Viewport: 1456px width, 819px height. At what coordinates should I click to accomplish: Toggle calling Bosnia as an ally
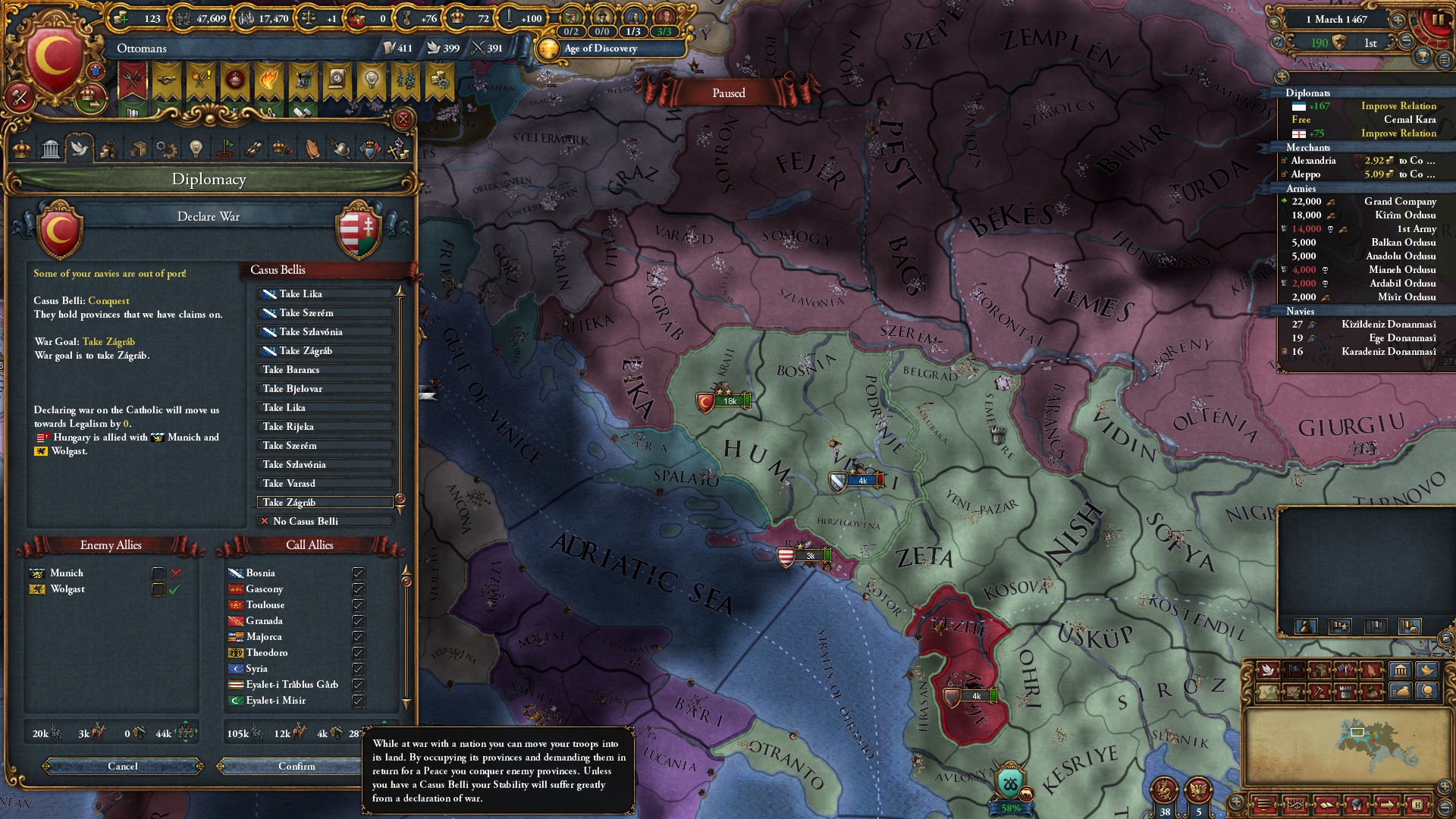358,573
